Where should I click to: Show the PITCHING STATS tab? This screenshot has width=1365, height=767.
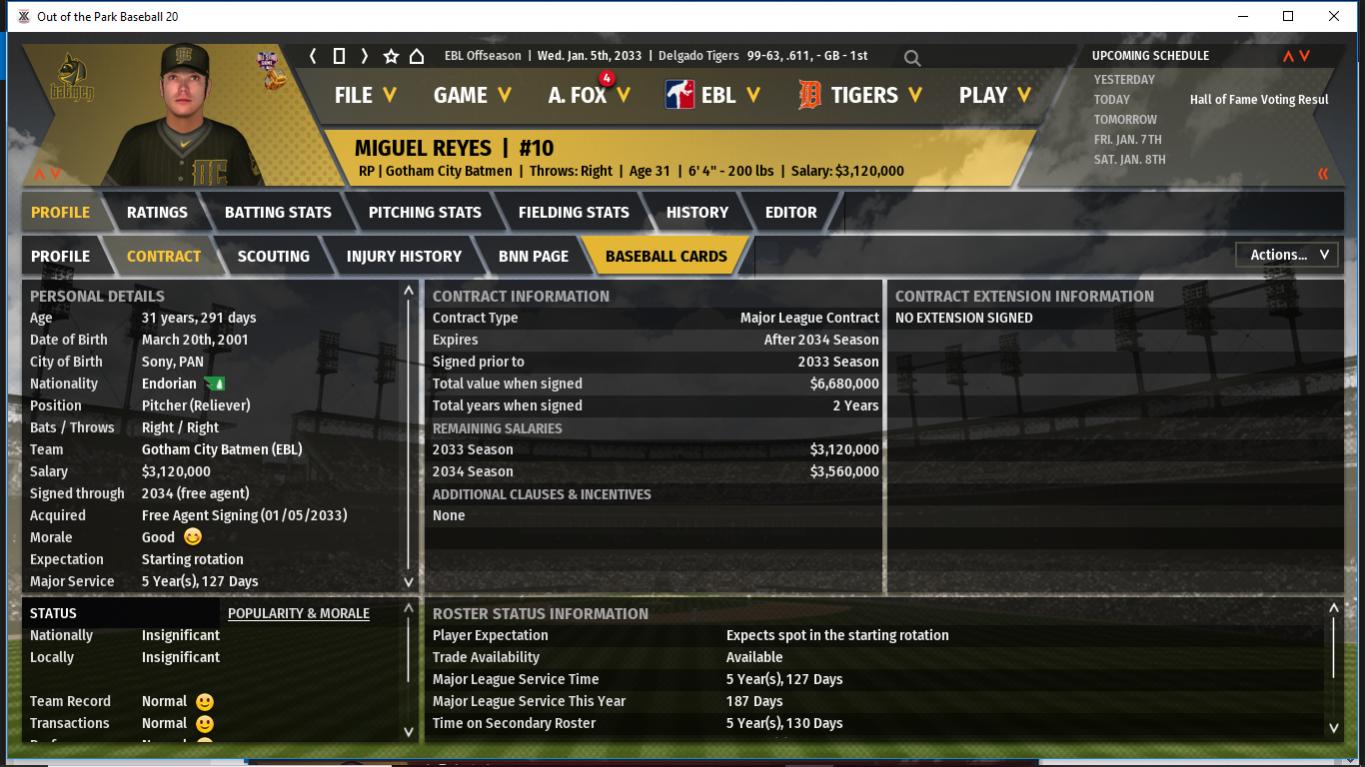[x=425, y=212]
